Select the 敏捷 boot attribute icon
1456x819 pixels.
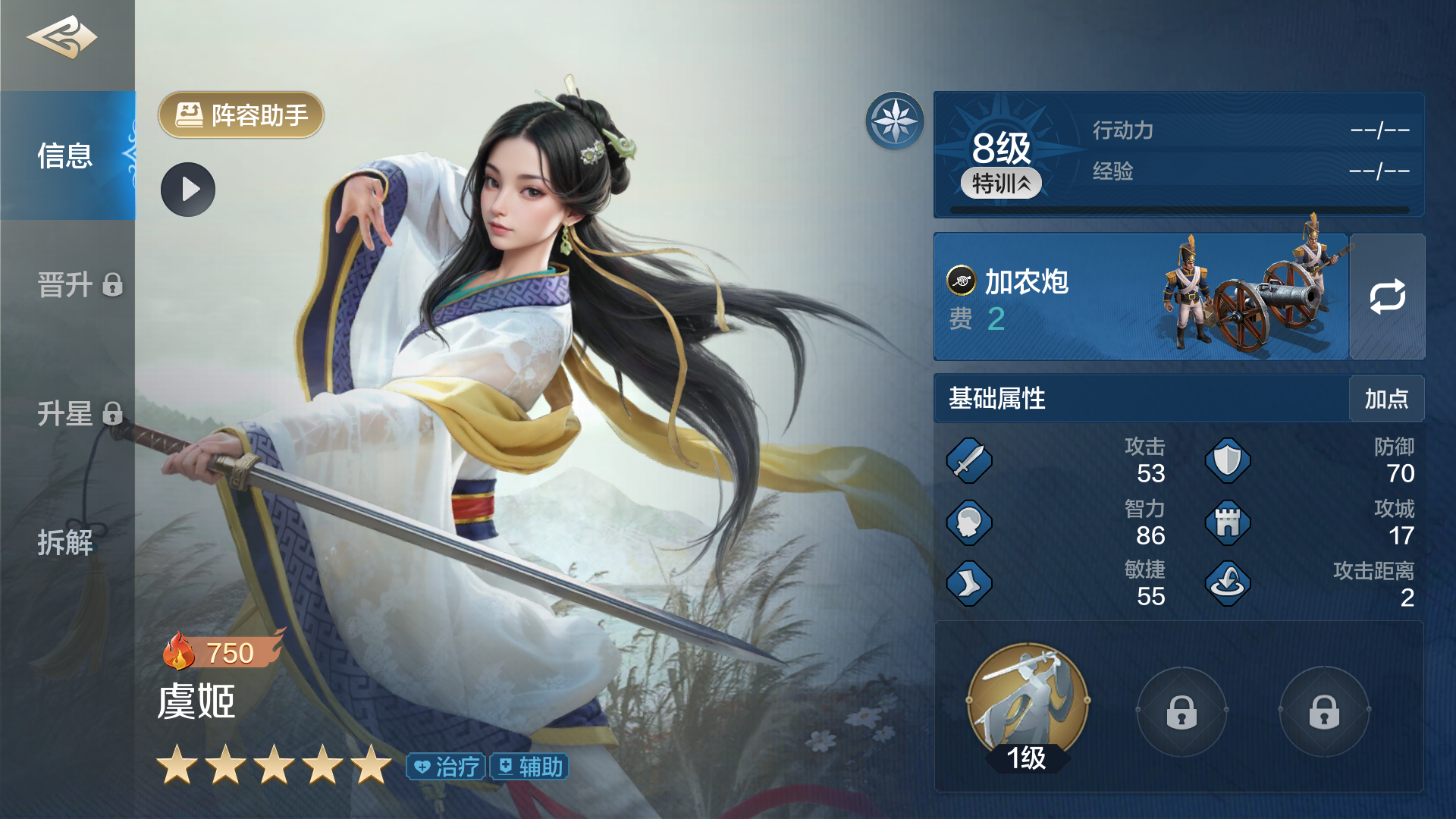click(x=969, y=584)
